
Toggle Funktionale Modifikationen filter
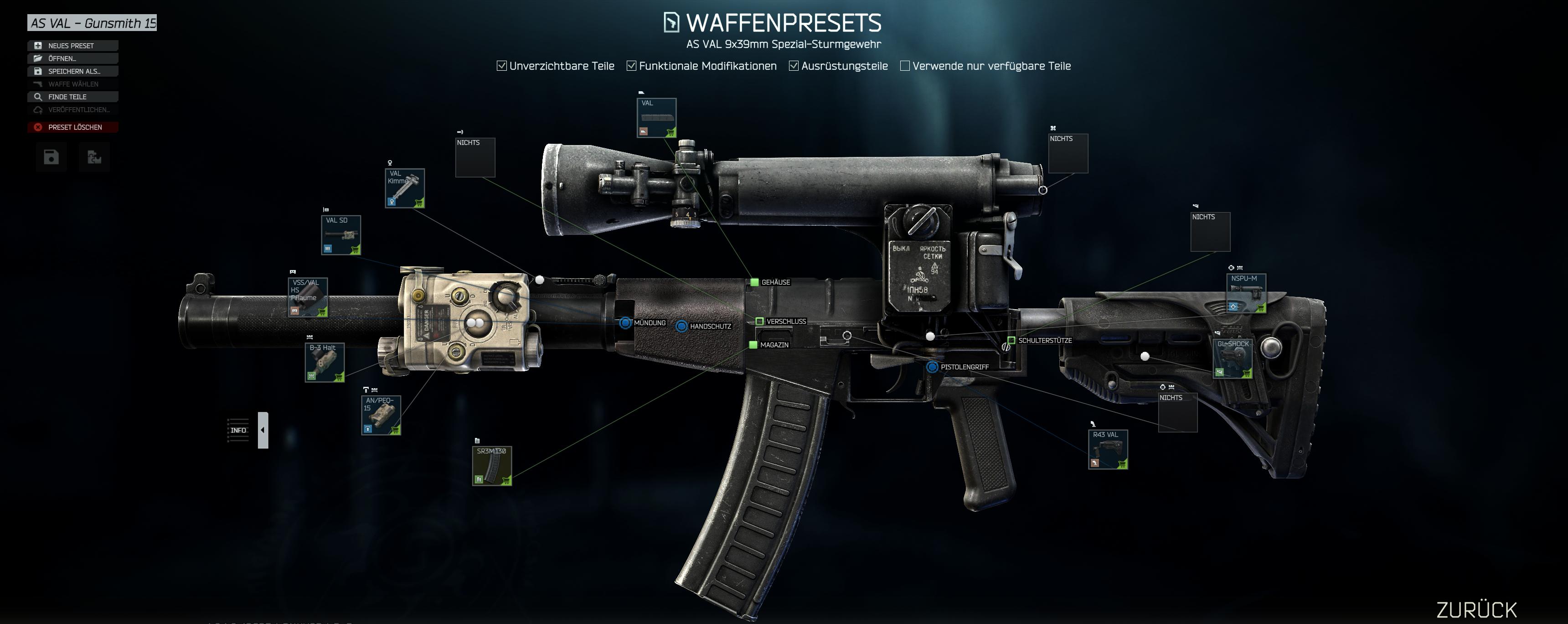[632, 66]
